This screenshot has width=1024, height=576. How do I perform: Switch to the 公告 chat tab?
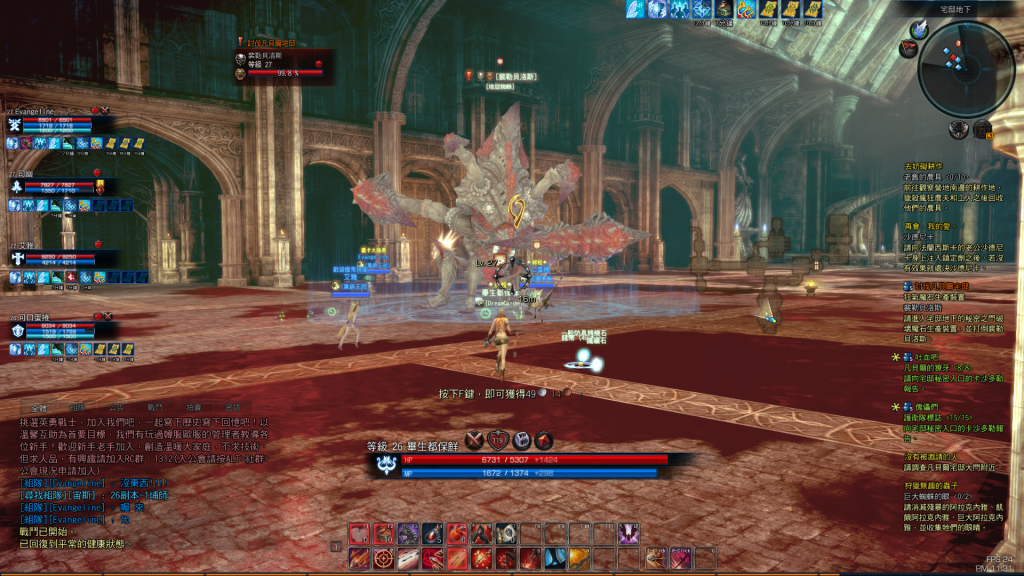(x=117, y=407)
